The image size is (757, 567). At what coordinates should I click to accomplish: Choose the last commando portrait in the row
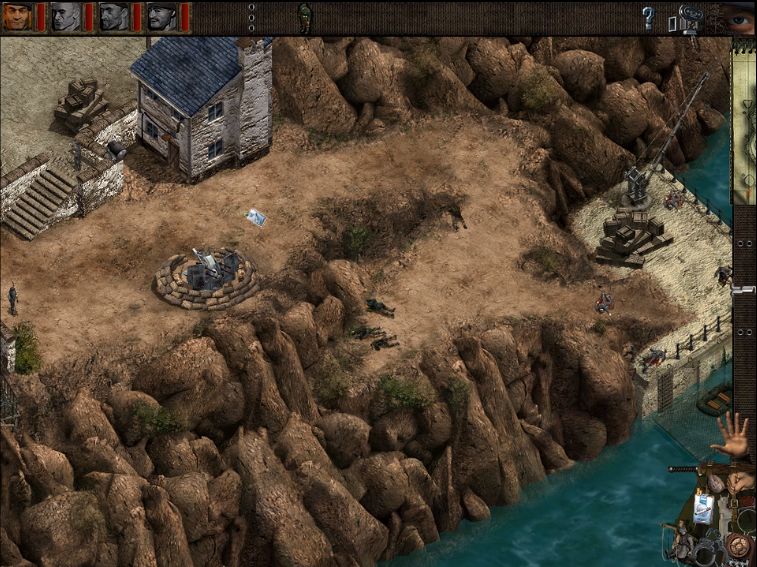(161, 17)
